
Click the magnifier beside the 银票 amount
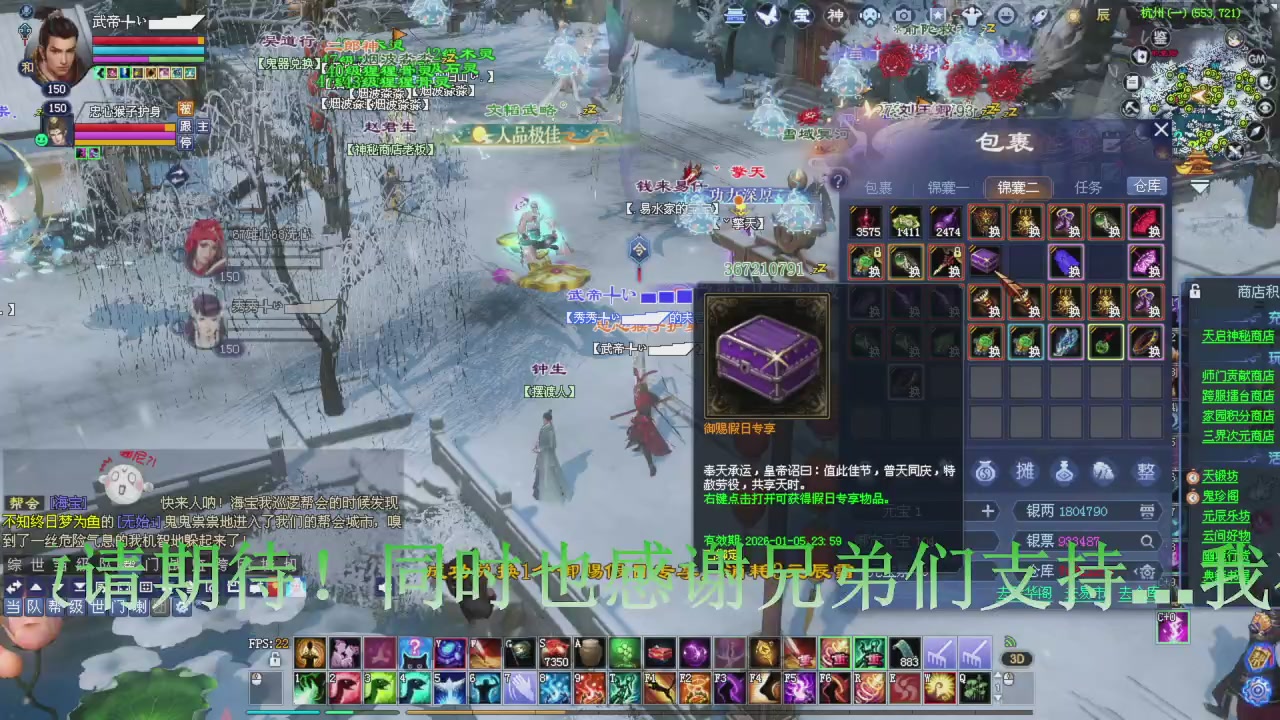click(x=1148, y=540)
